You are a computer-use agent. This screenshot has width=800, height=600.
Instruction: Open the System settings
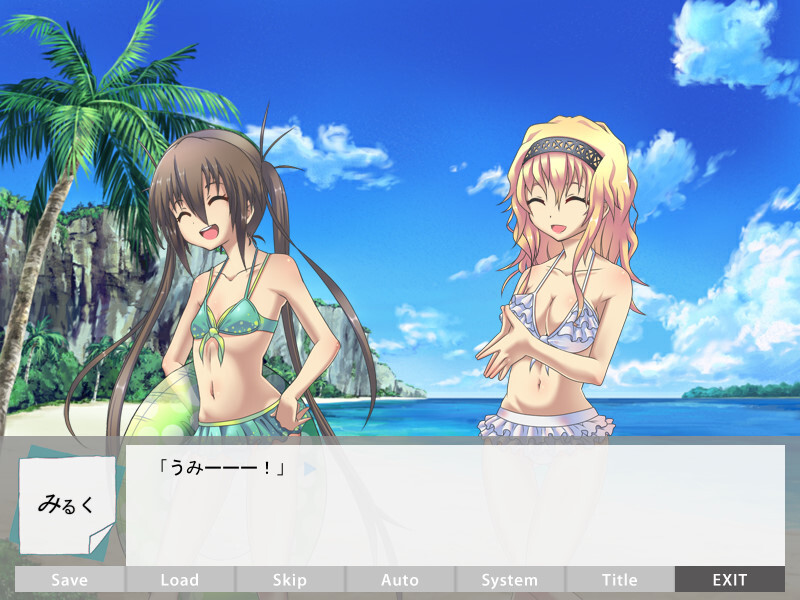[x=510, y=579]
